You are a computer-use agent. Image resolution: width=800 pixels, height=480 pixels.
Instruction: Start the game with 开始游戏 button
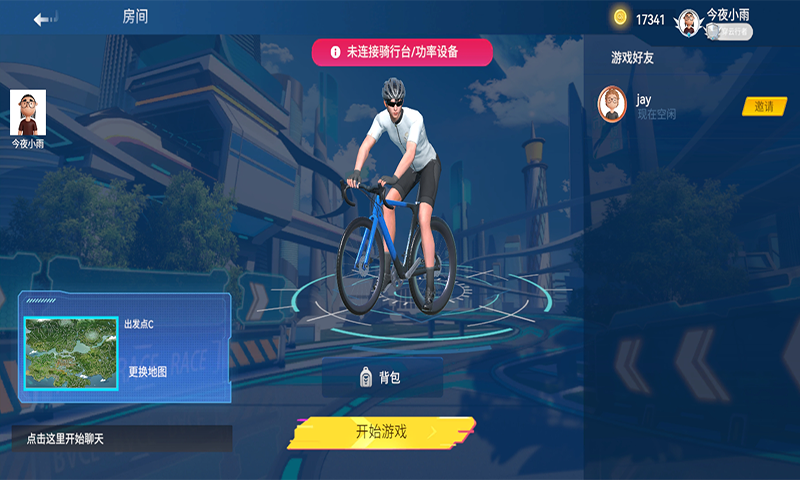[x=382, y=432]
